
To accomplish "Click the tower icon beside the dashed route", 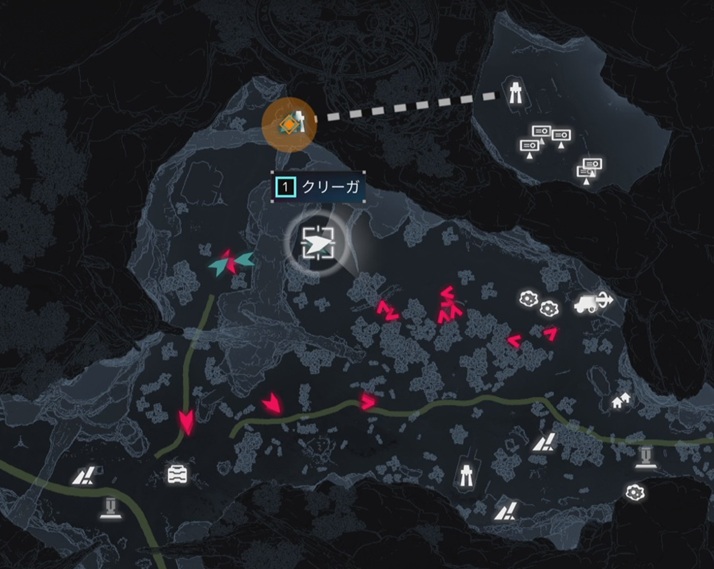I will [x=516, y=93].
